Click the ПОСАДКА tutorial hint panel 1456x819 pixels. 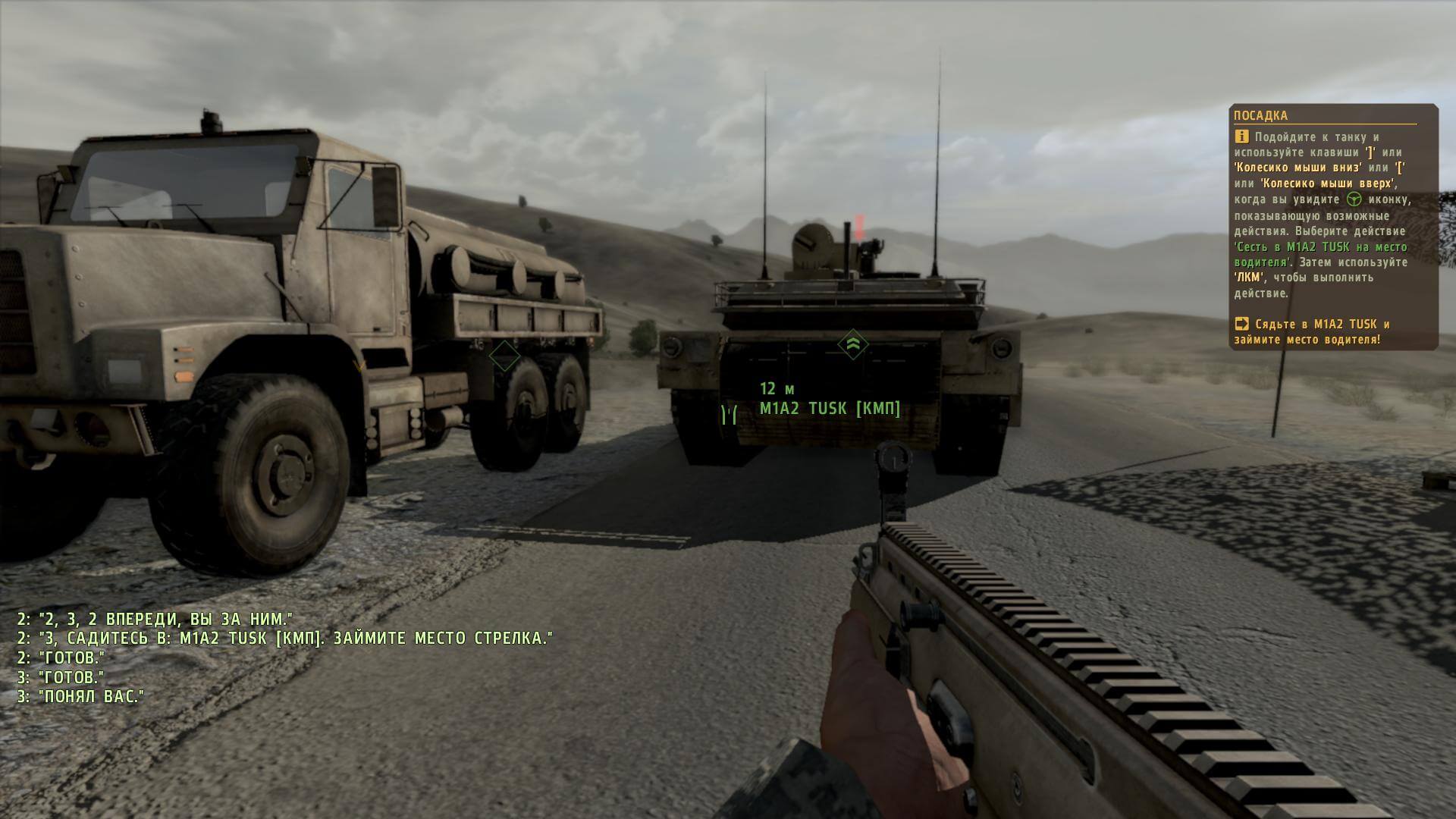point(1332,227)
